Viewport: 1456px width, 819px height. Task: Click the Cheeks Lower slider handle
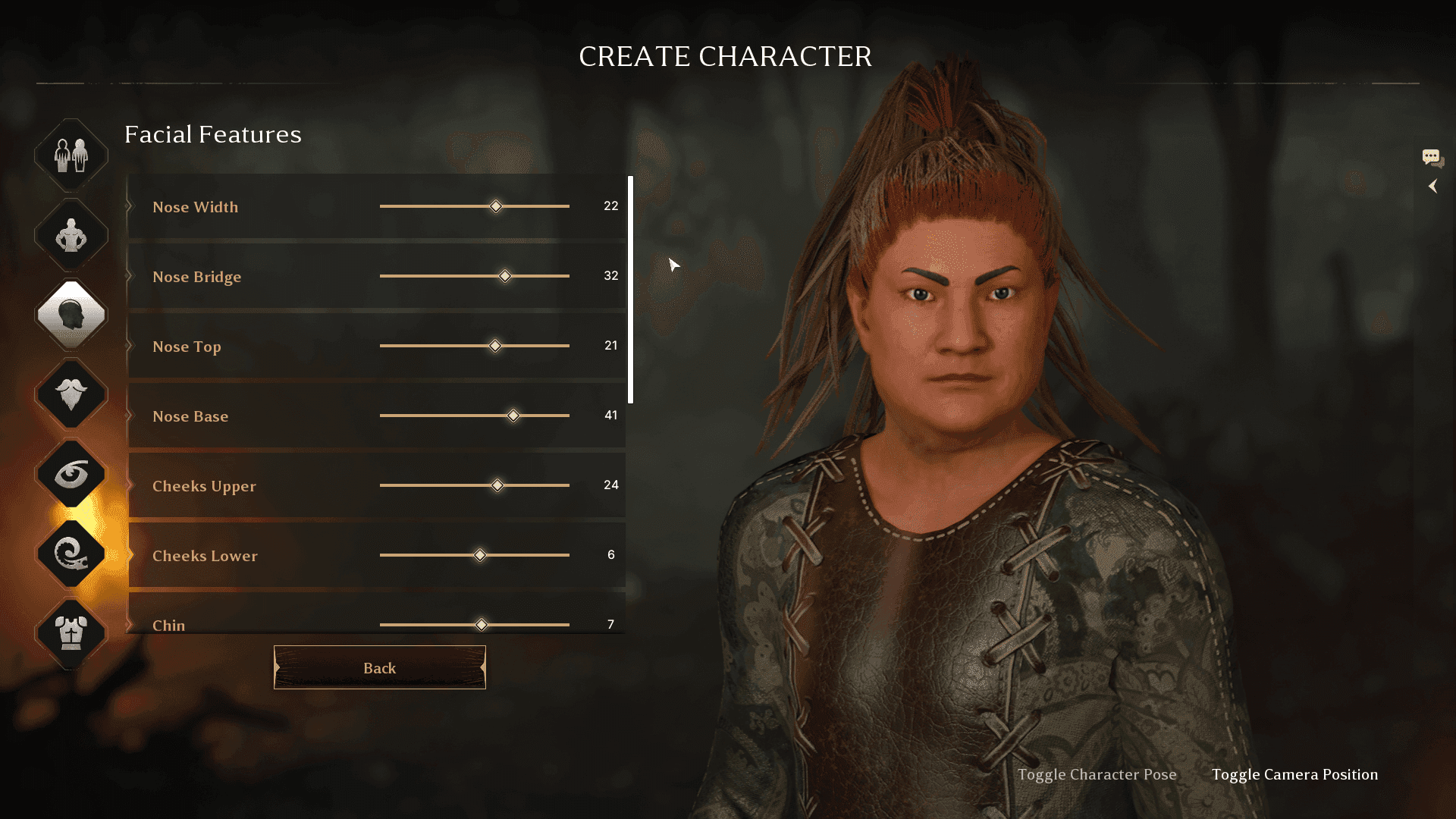[479, 555]
